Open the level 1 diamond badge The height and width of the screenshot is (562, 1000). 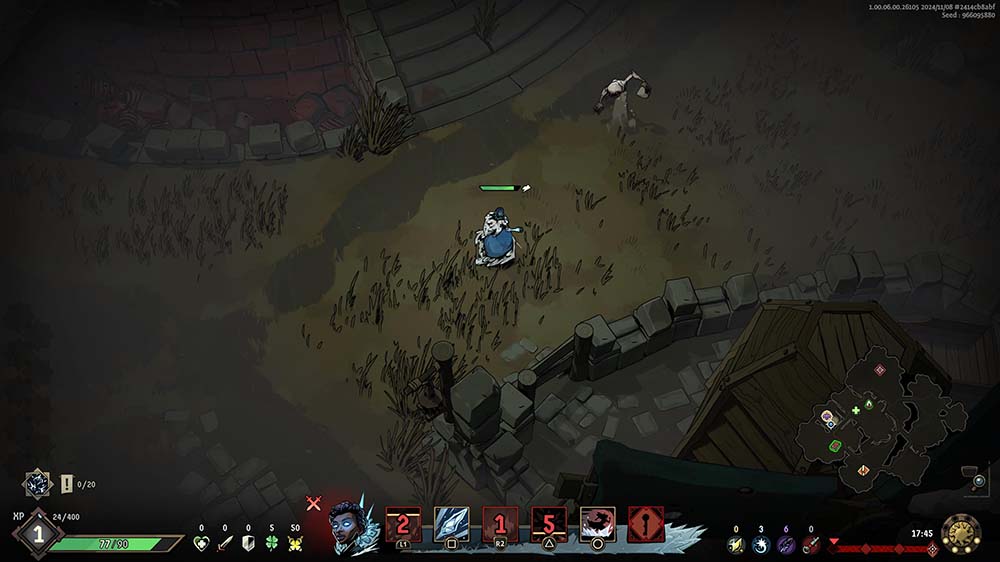(x=39, y=534)
